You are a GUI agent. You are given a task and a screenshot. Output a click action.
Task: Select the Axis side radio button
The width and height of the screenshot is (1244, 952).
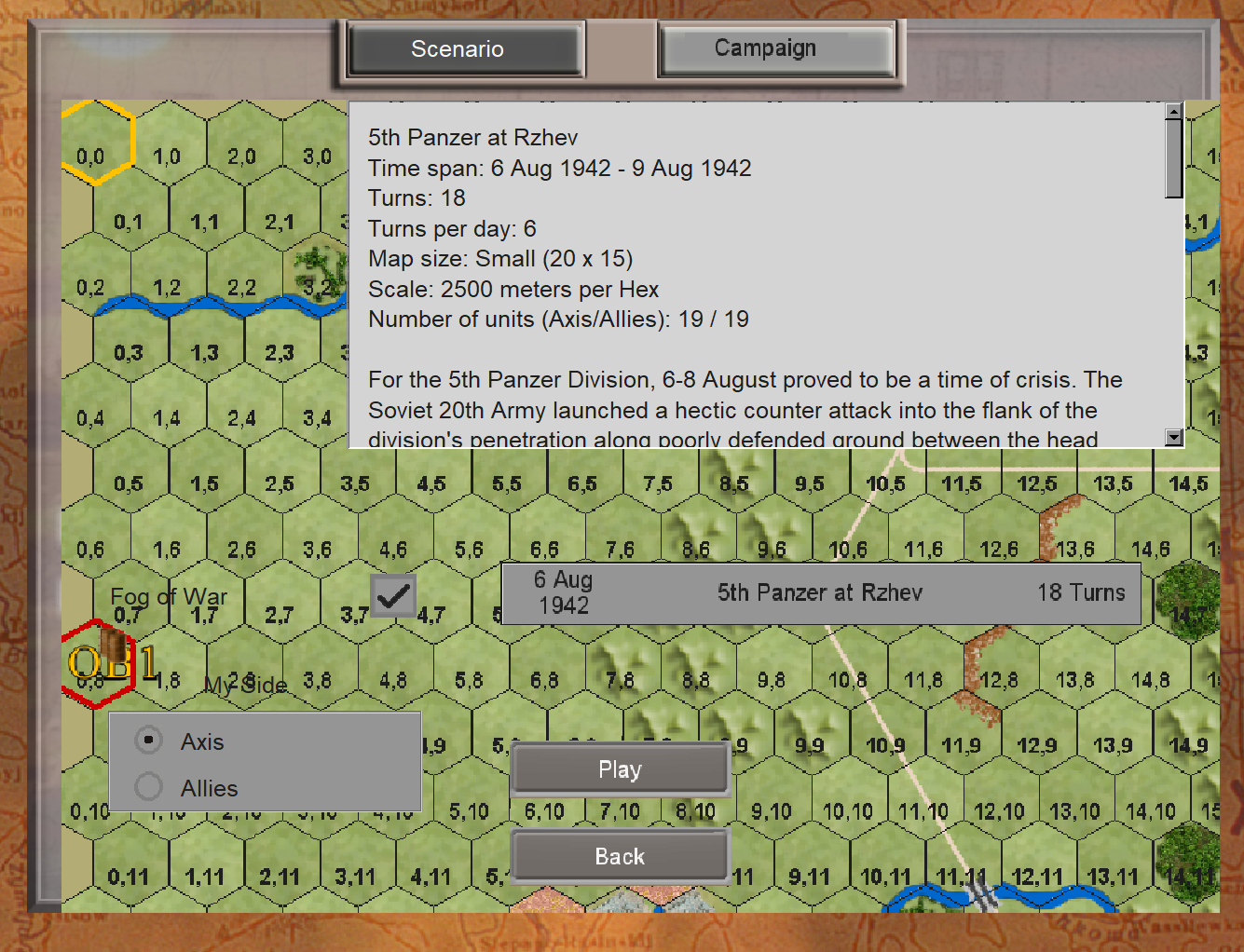[x=147, y=740]
